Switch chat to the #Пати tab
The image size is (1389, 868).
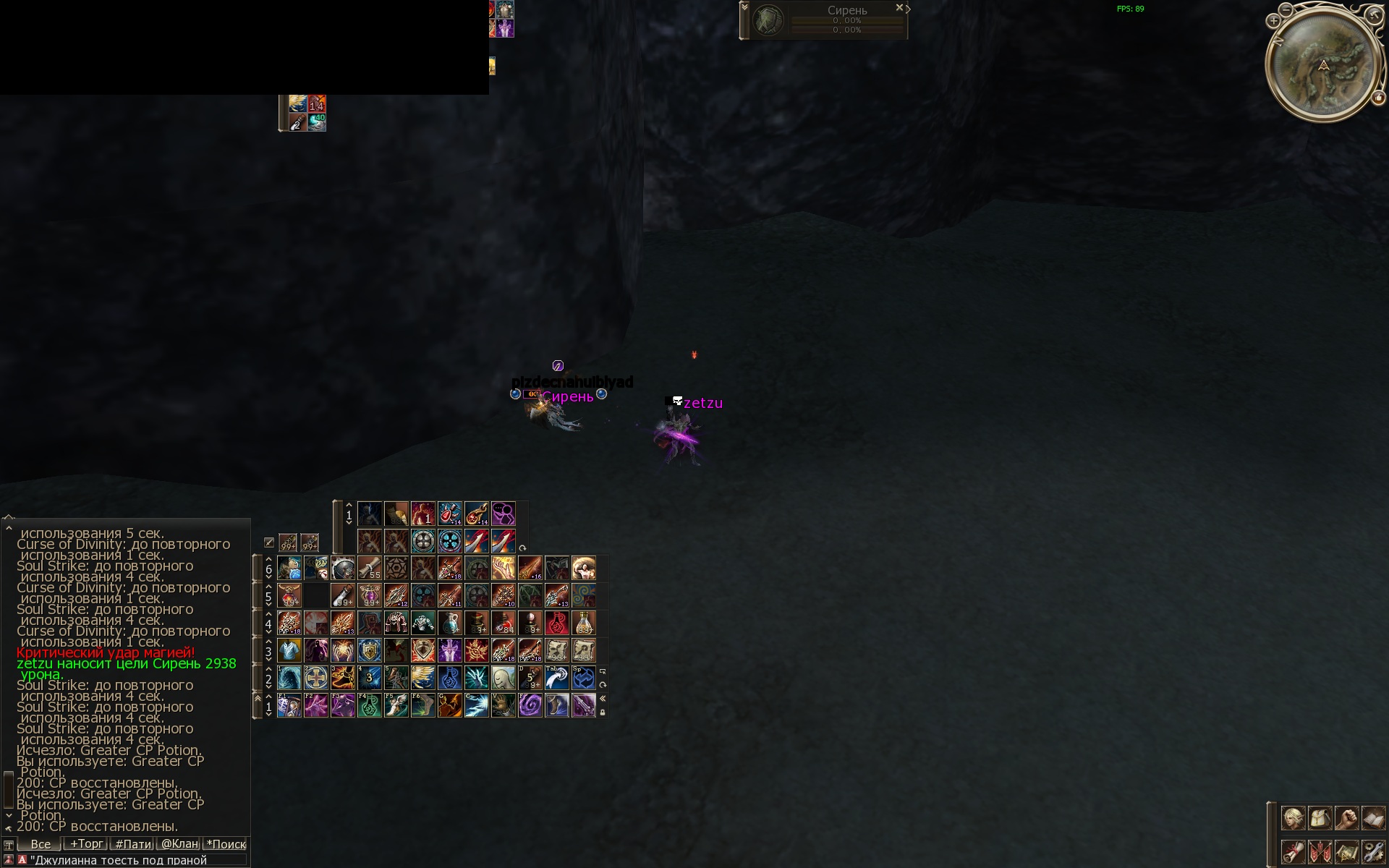tap(133, 844)
